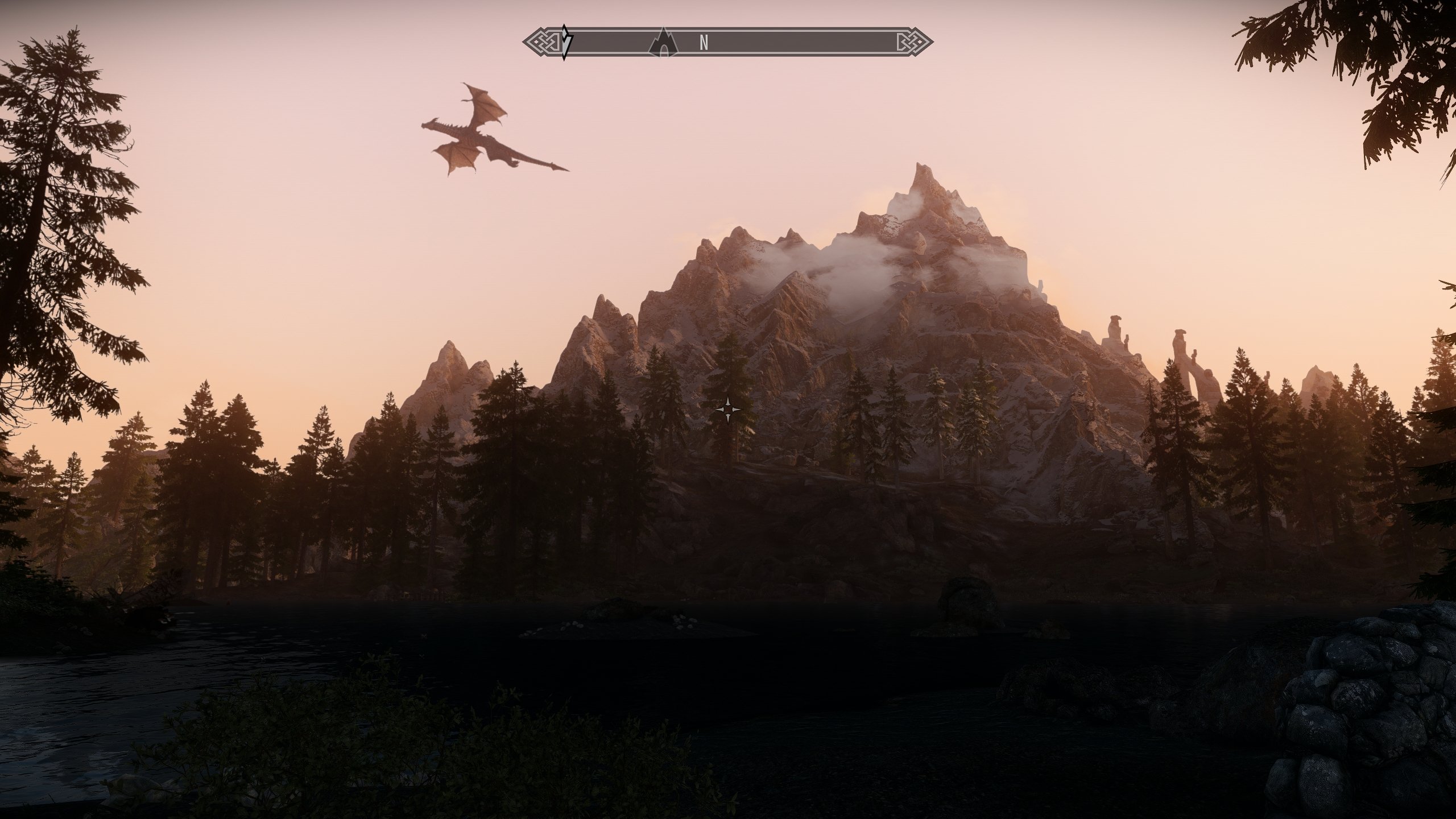Select the quest arrow marker on the compass
The width and height of the screenshot is (1456, 819).
pyautogui.click(x=565, y=42)
